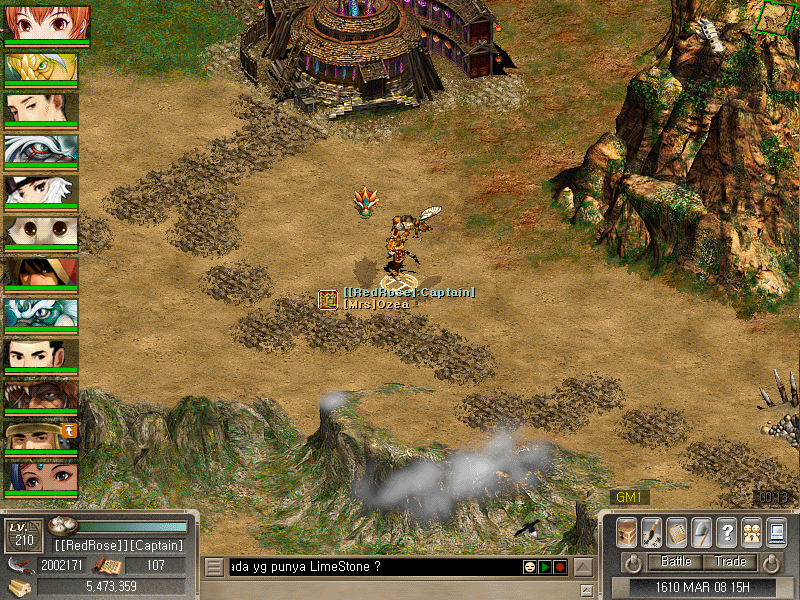
Task: Click the red circle chat button
Action: coord(560,567)
